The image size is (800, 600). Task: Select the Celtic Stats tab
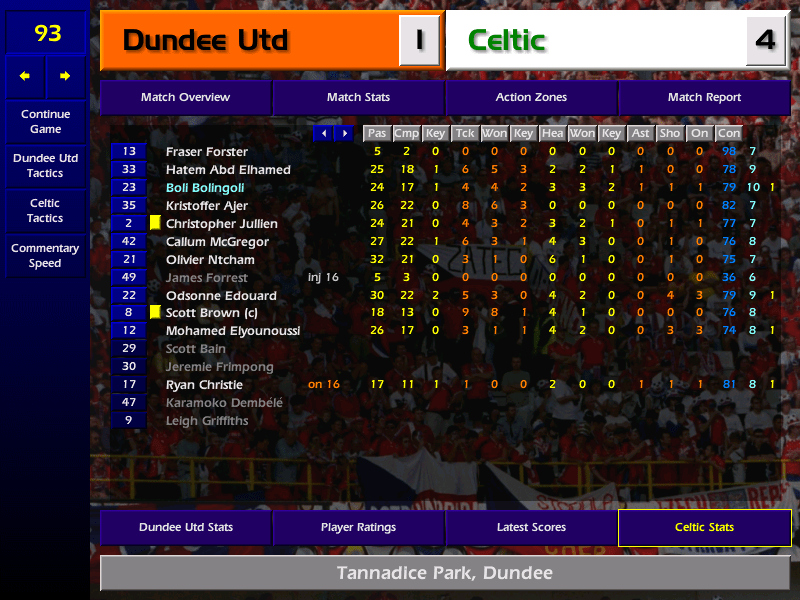pos(704,528)
